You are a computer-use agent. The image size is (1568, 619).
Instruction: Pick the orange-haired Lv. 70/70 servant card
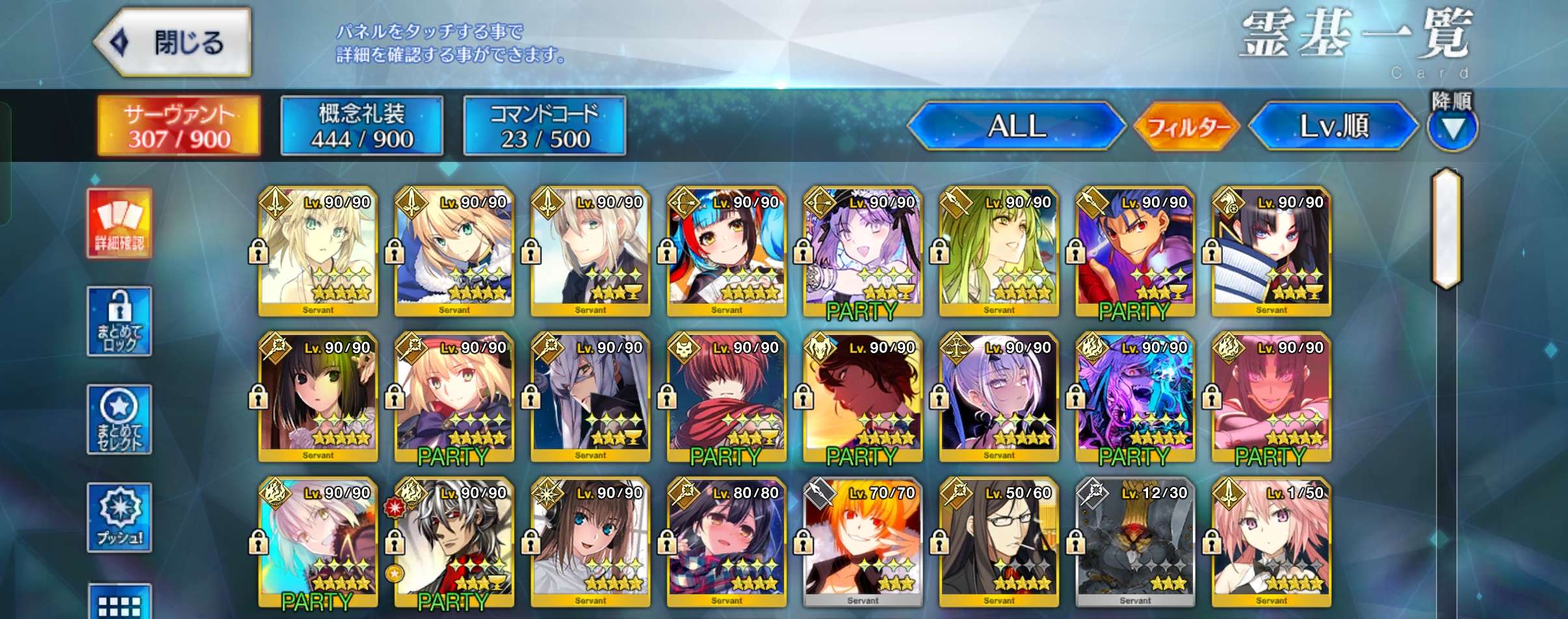coord(863,544)
